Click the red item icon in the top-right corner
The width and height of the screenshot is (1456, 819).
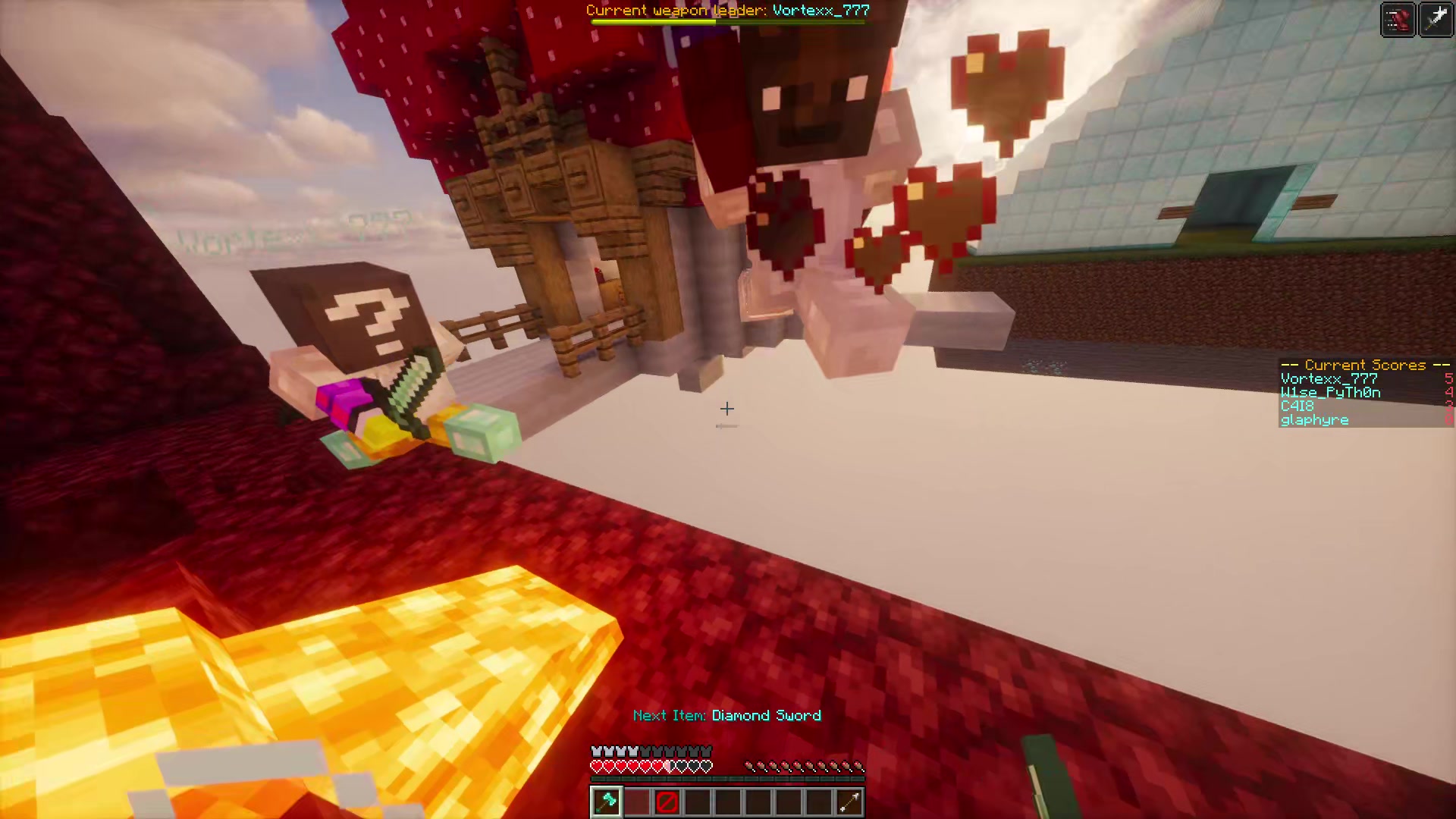(1398, 19)
